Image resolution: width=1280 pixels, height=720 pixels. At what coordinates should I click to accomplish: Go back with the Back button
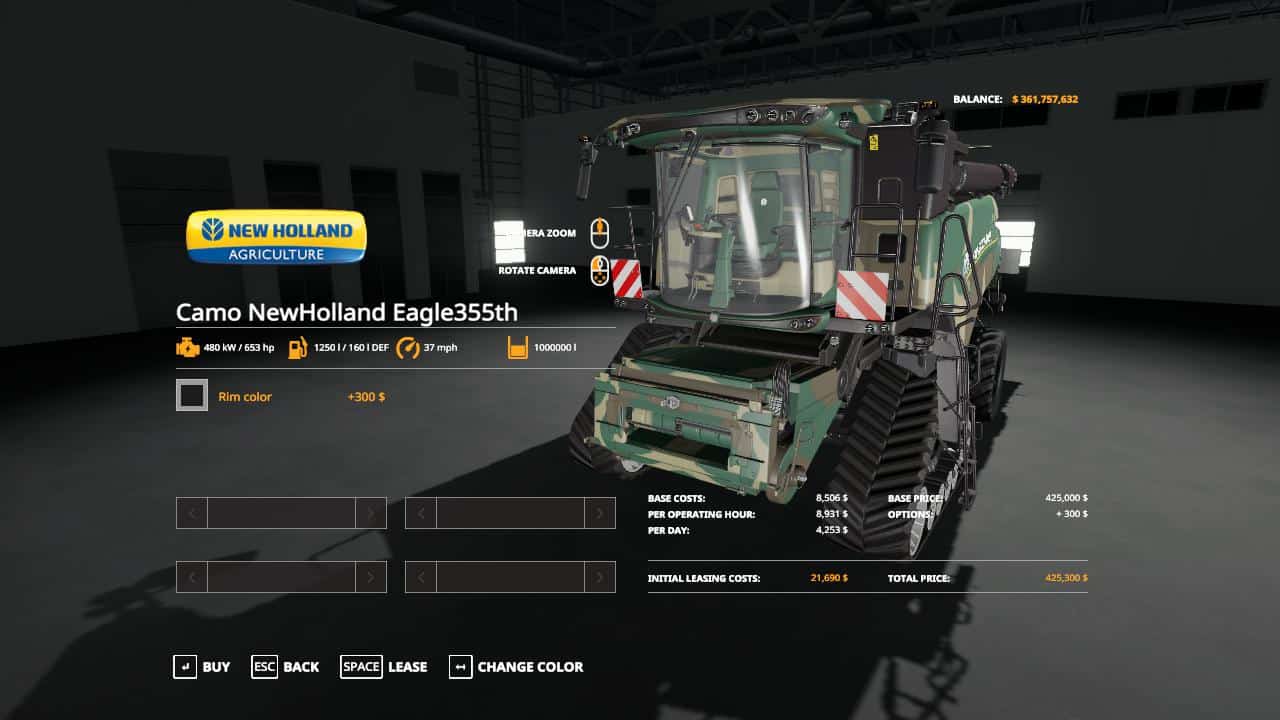[x=286, y=667]
